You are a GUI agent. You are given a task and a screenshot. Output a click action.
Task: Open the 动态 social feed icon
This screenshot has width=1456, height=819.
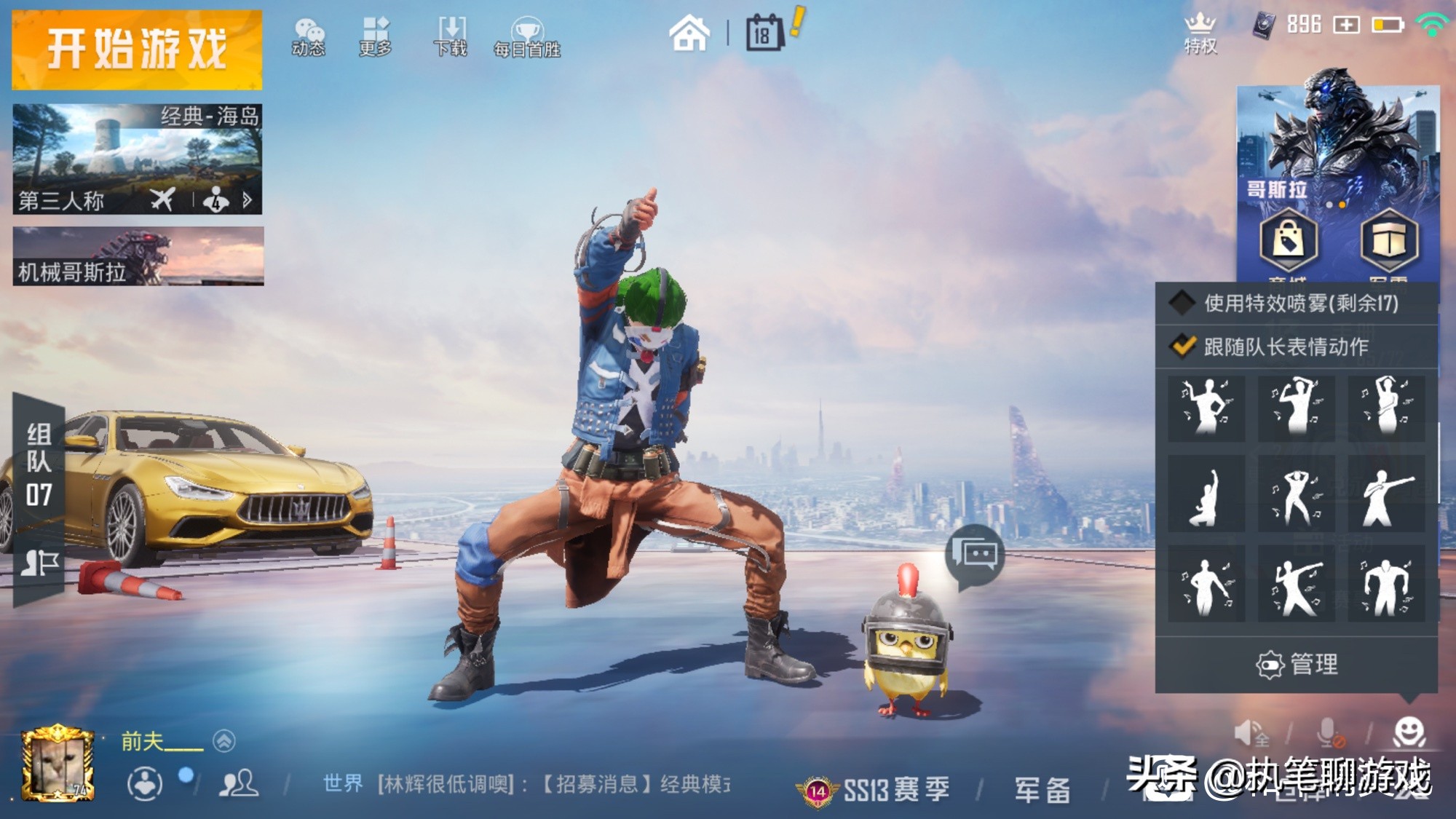[x=309, y=37]
